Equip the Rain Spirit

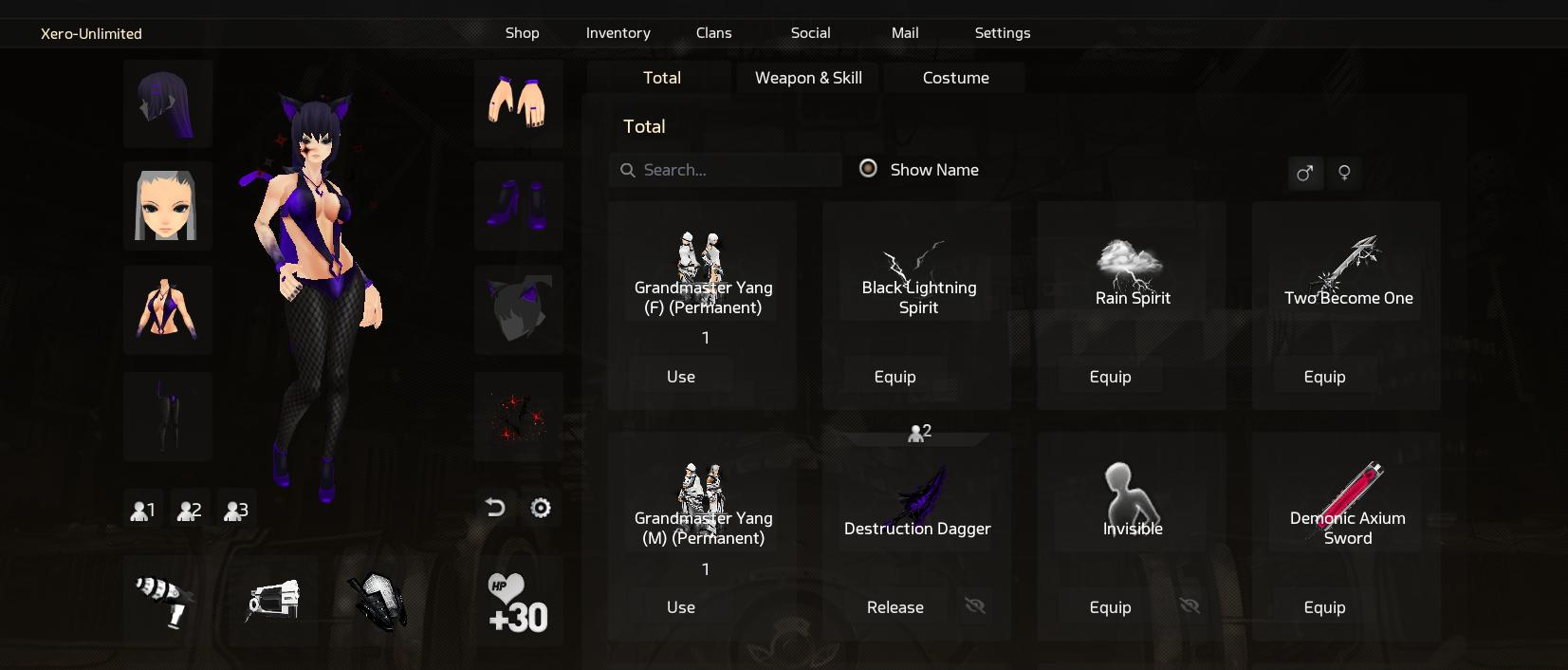point(1110,377)
